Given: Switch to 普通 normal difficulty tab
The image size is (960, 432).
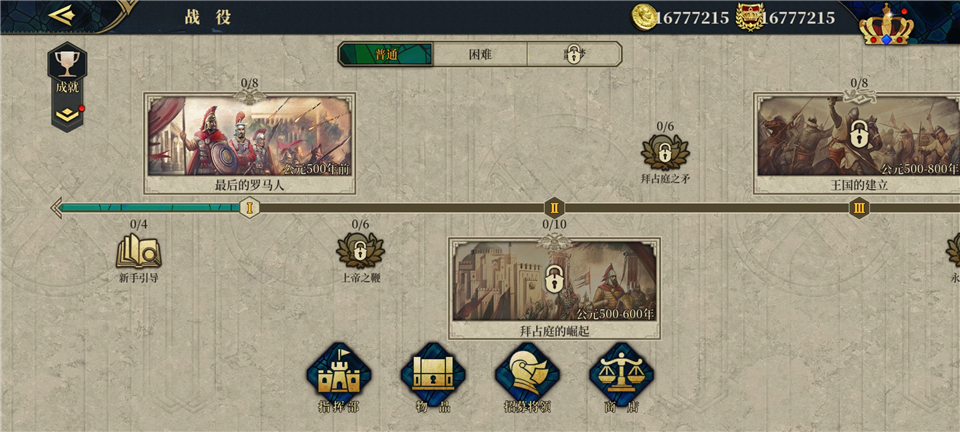Looking at the screenshot, I should click(386, 54).
